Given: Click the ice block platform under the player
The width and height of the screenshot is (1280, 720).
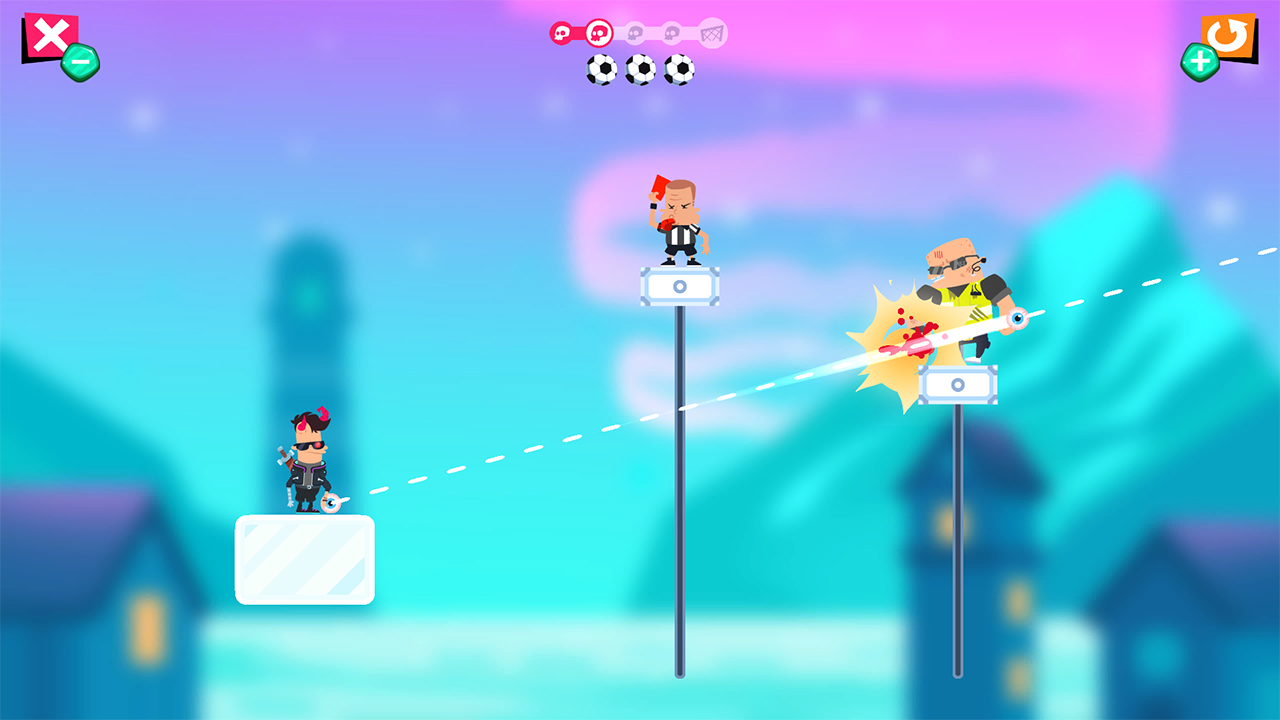Looking at the screenshot, I should click(305, 560).
